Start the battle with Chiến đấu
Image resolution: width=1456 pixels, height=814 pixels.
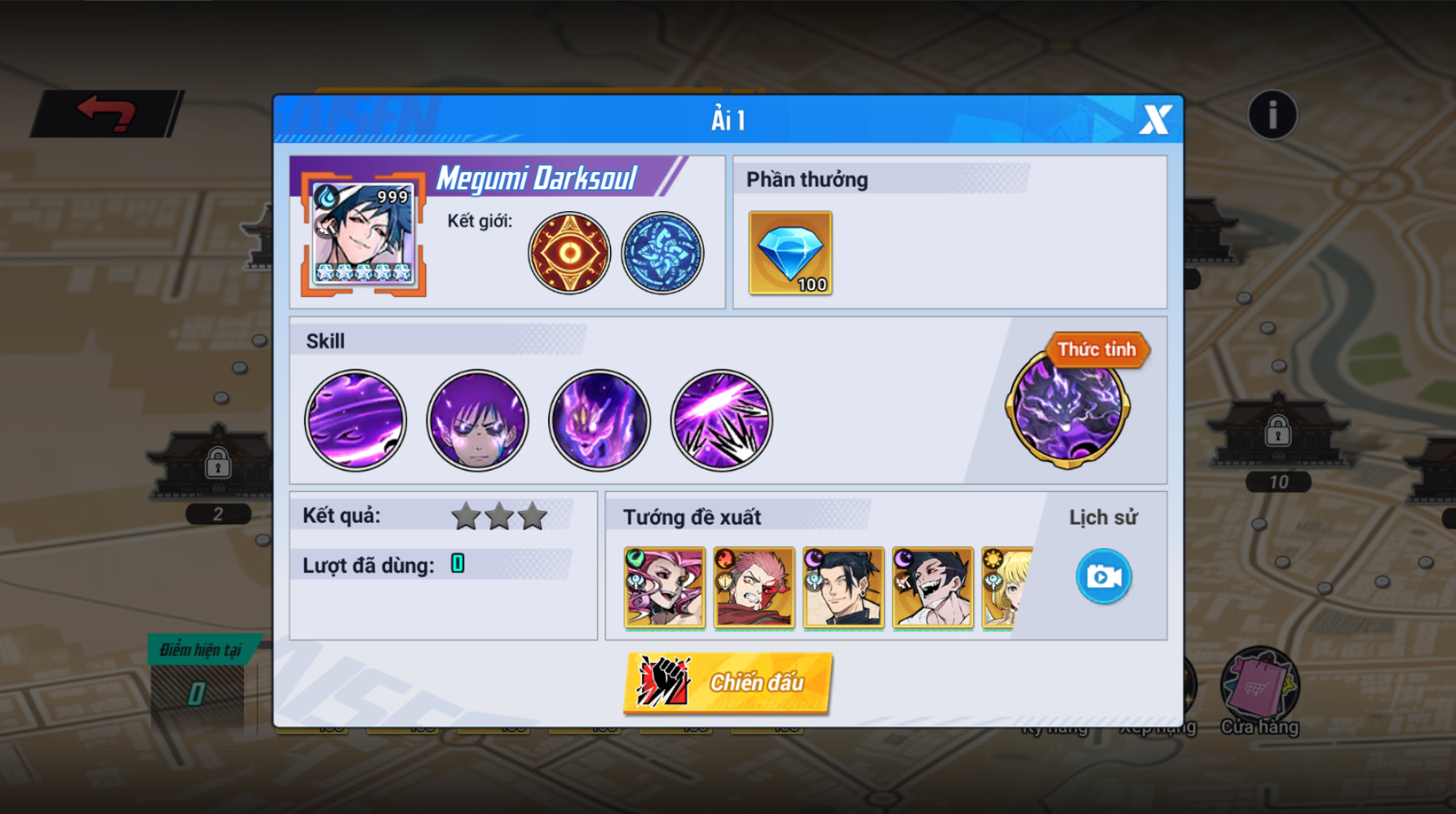click(728, 683)
